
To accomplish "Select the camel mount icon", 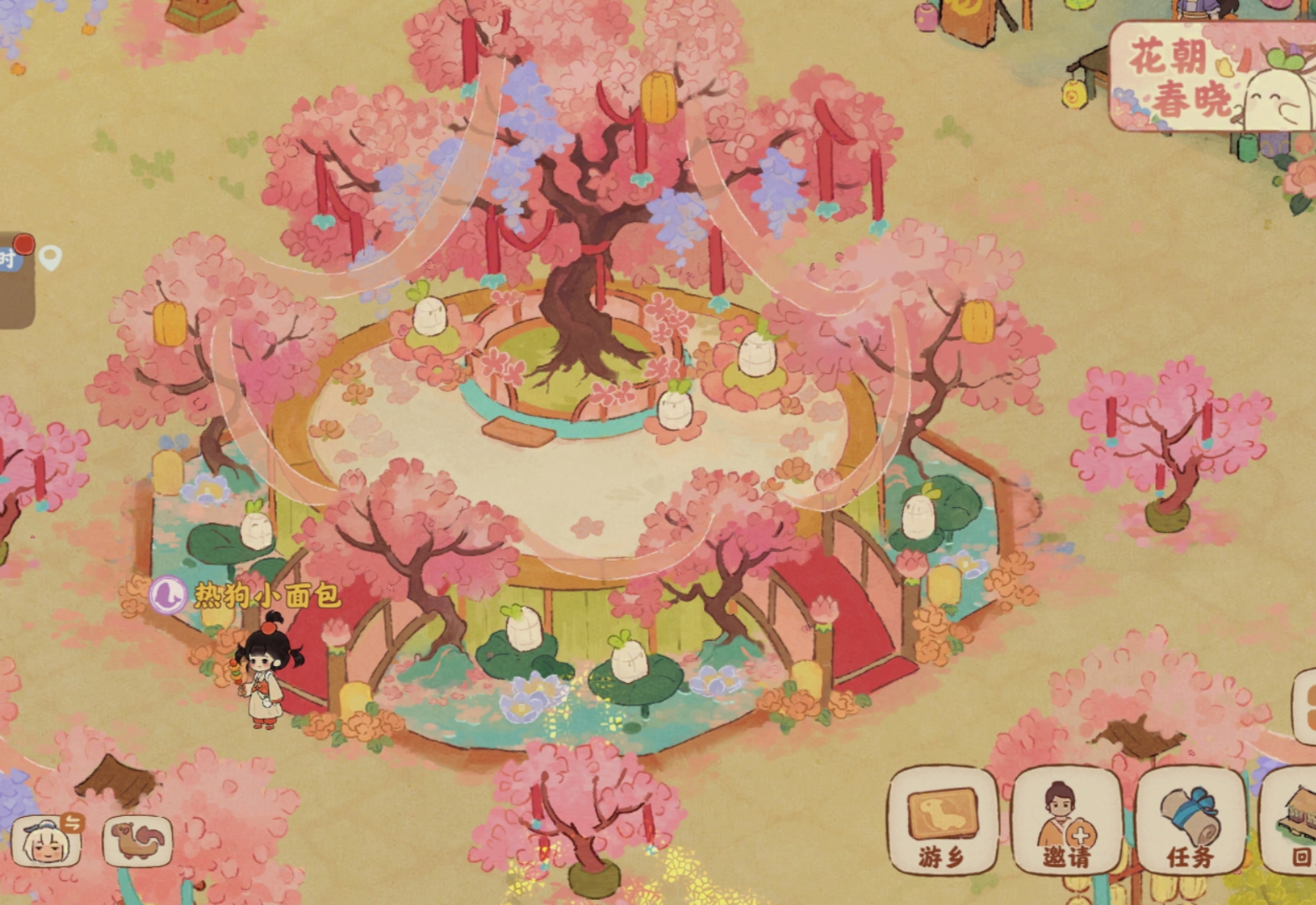I will (x=137, y=840).
